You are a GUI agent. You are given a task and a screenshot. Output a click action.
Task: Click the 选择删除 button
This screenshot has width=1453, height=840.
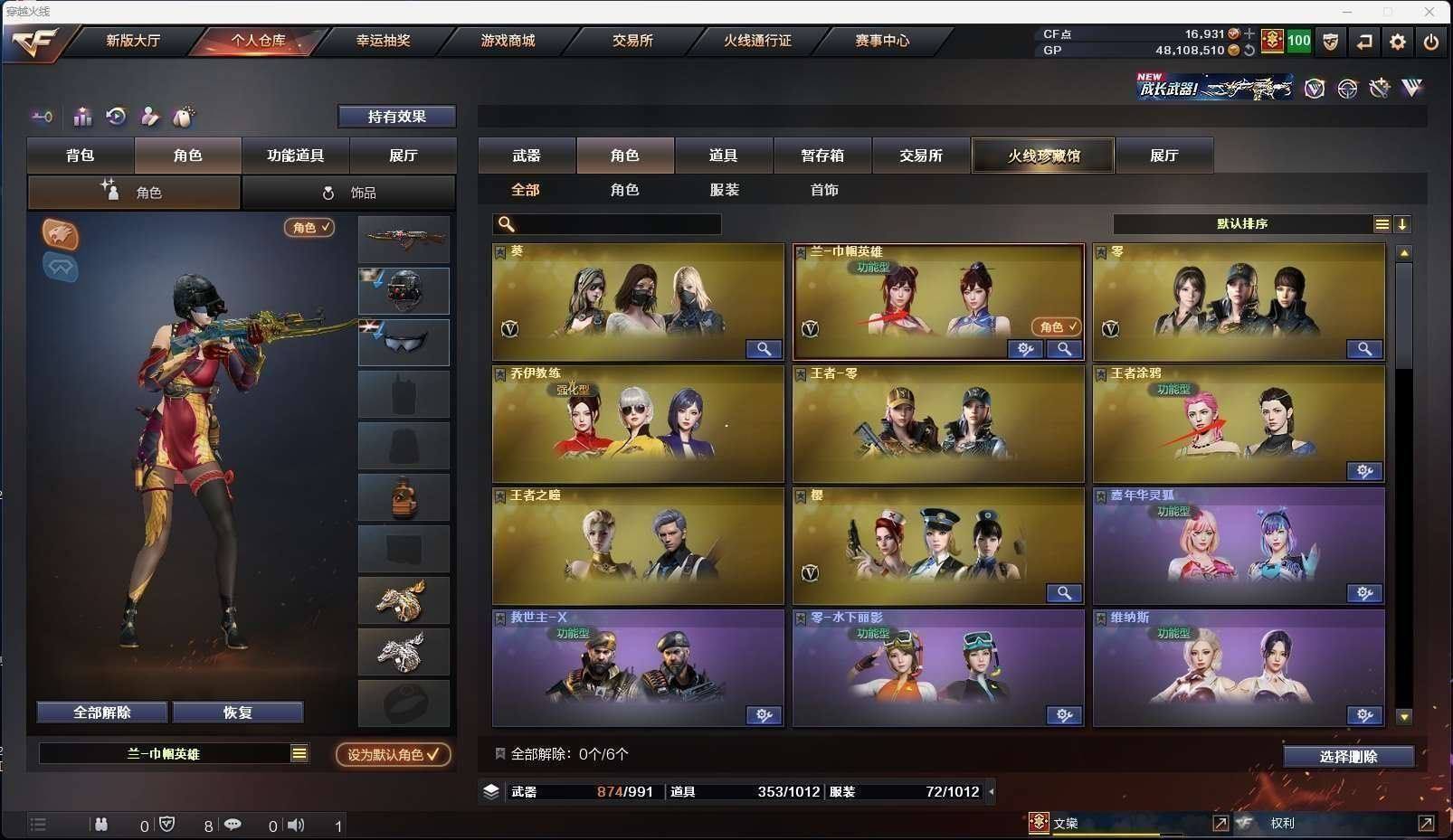tap(1348, 757)
